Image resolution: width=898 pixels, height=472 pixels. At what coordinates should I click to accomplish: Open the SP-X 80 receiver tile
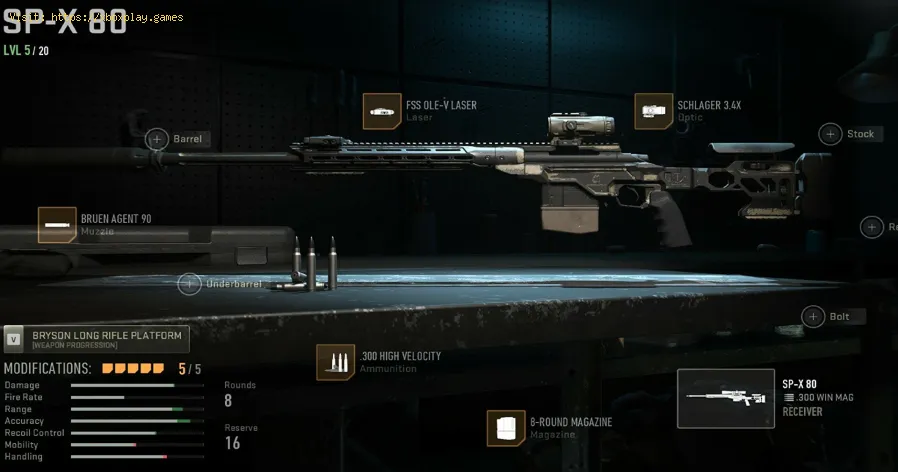click(725, 398)
